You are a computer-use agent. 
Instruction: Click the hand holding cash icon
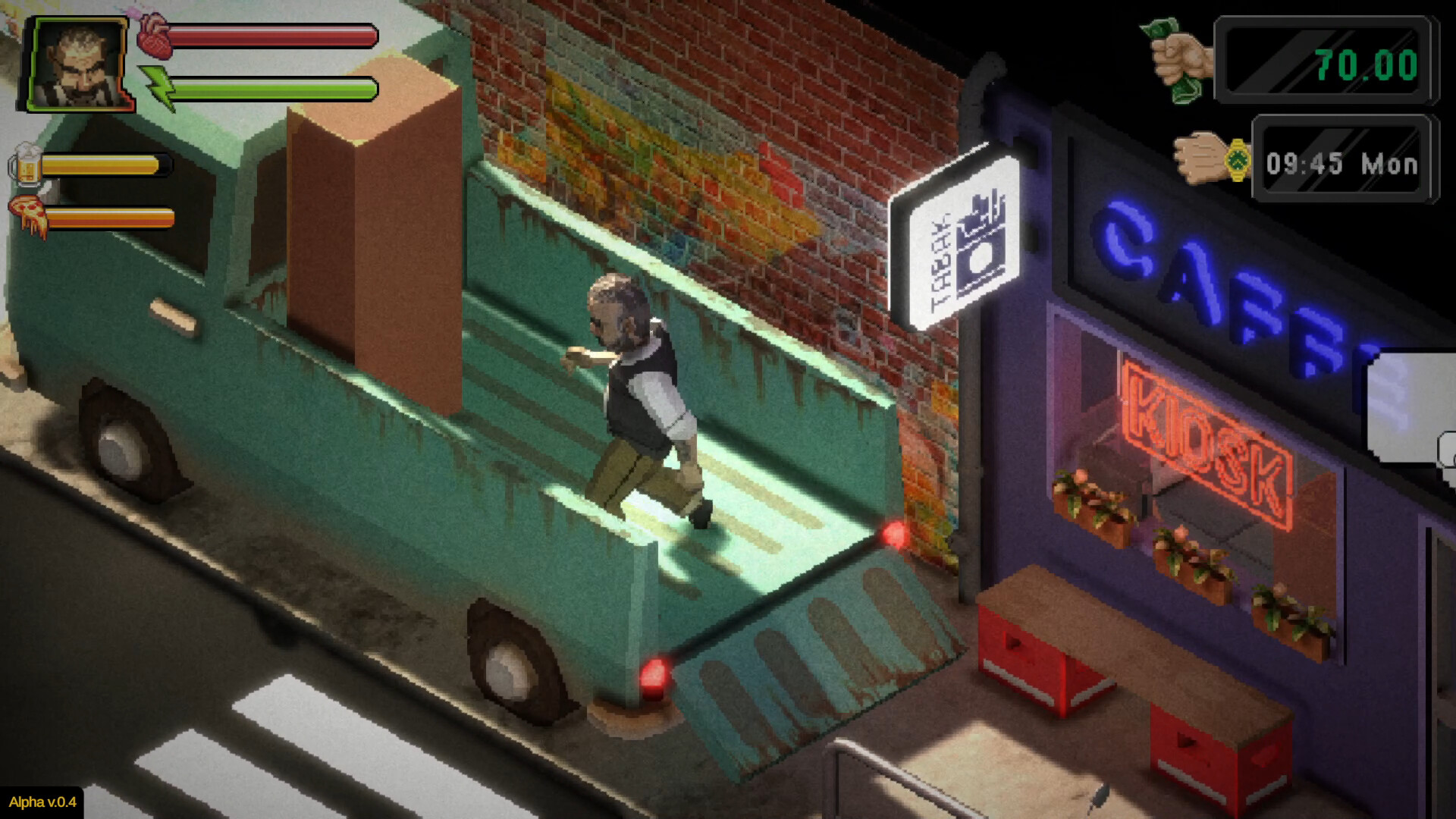pyautogui.click(x=1174, y=59)
